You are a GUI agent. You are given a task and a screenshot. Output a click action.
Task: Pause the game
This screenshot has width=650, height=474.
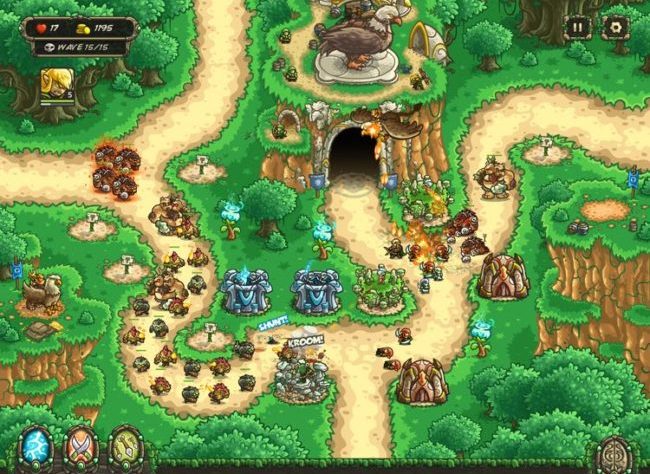coord(578,28)
